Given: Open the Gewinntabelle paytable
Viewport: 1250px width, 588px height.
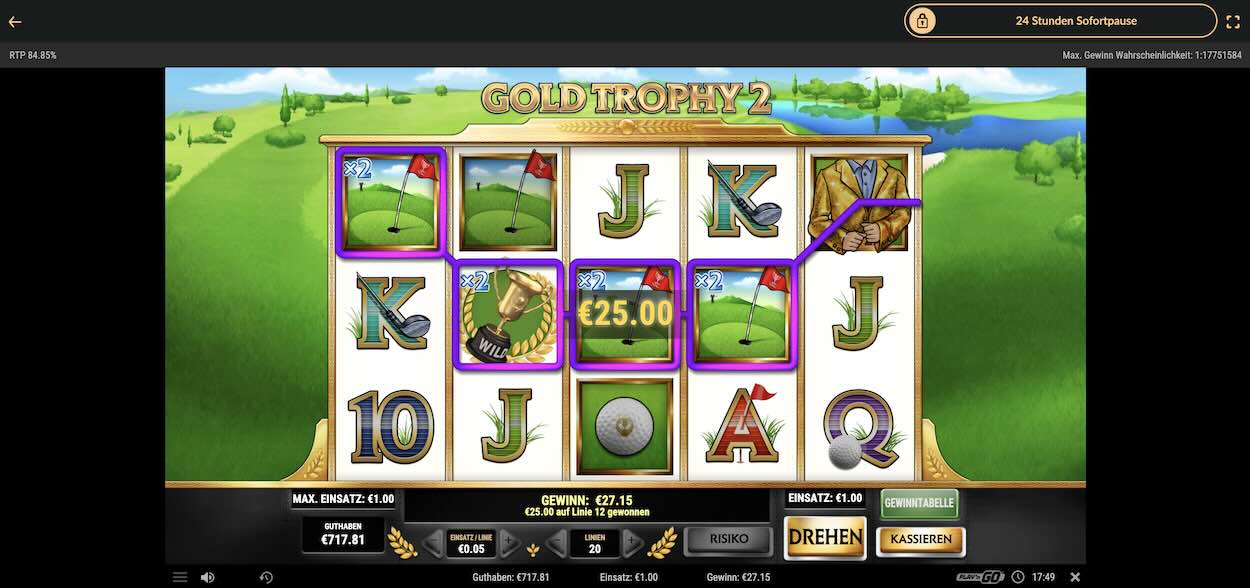Looking at the screenshot, I should [919, 503].
